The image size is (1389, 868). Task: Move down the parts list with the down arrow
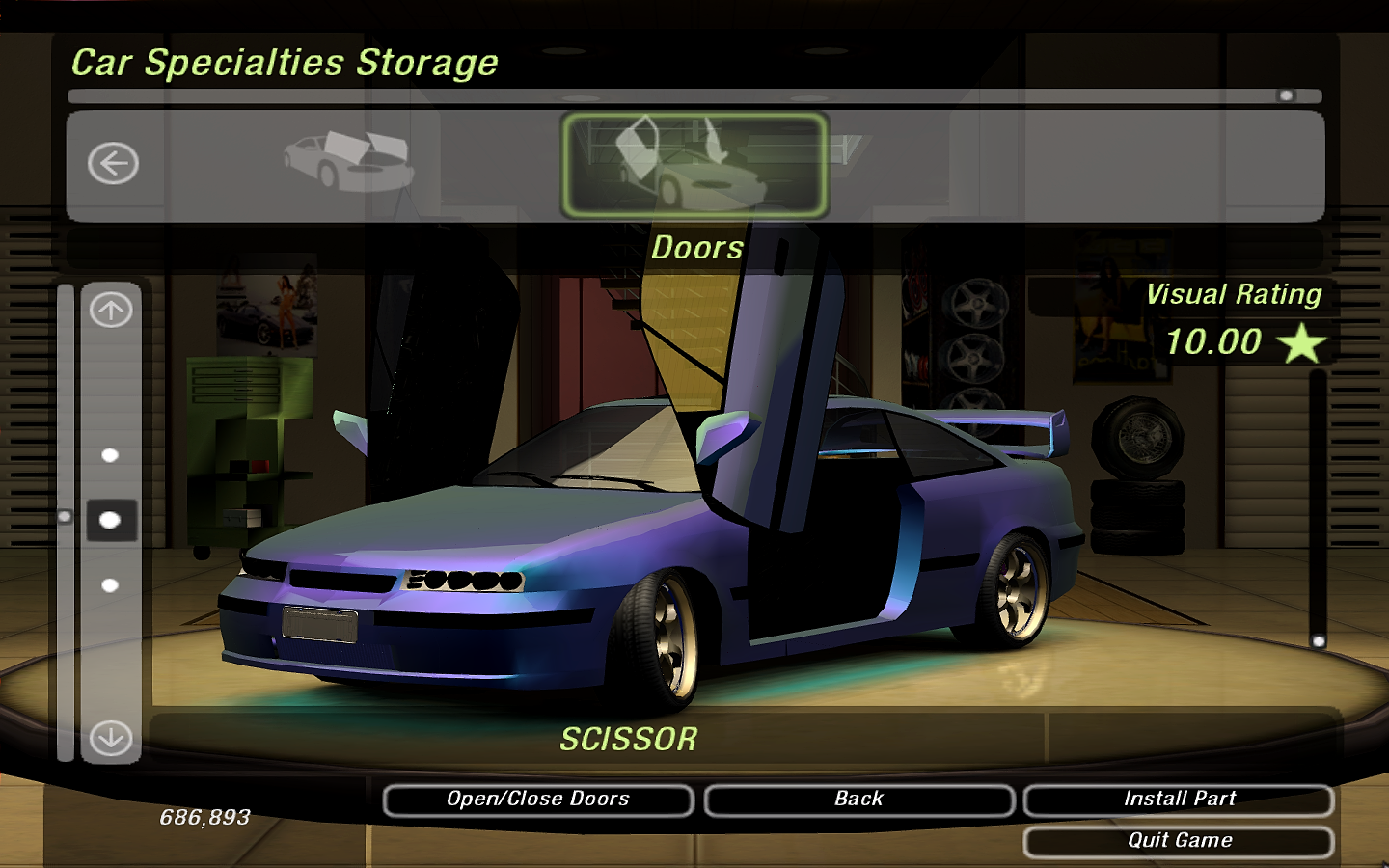click(111, 739)
